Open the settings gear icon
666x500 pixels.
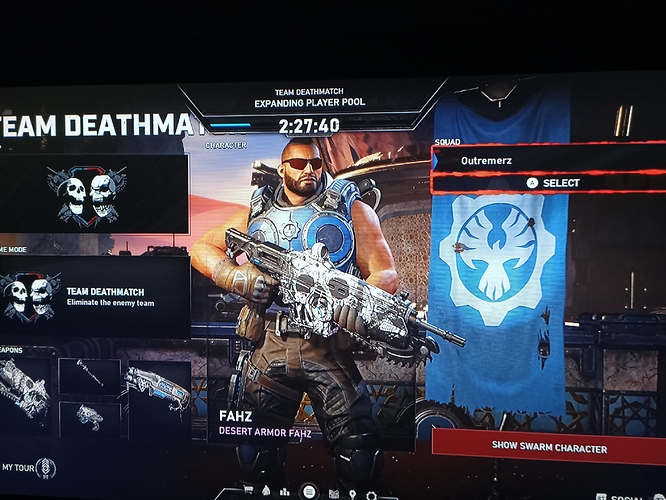click(372, 494)
